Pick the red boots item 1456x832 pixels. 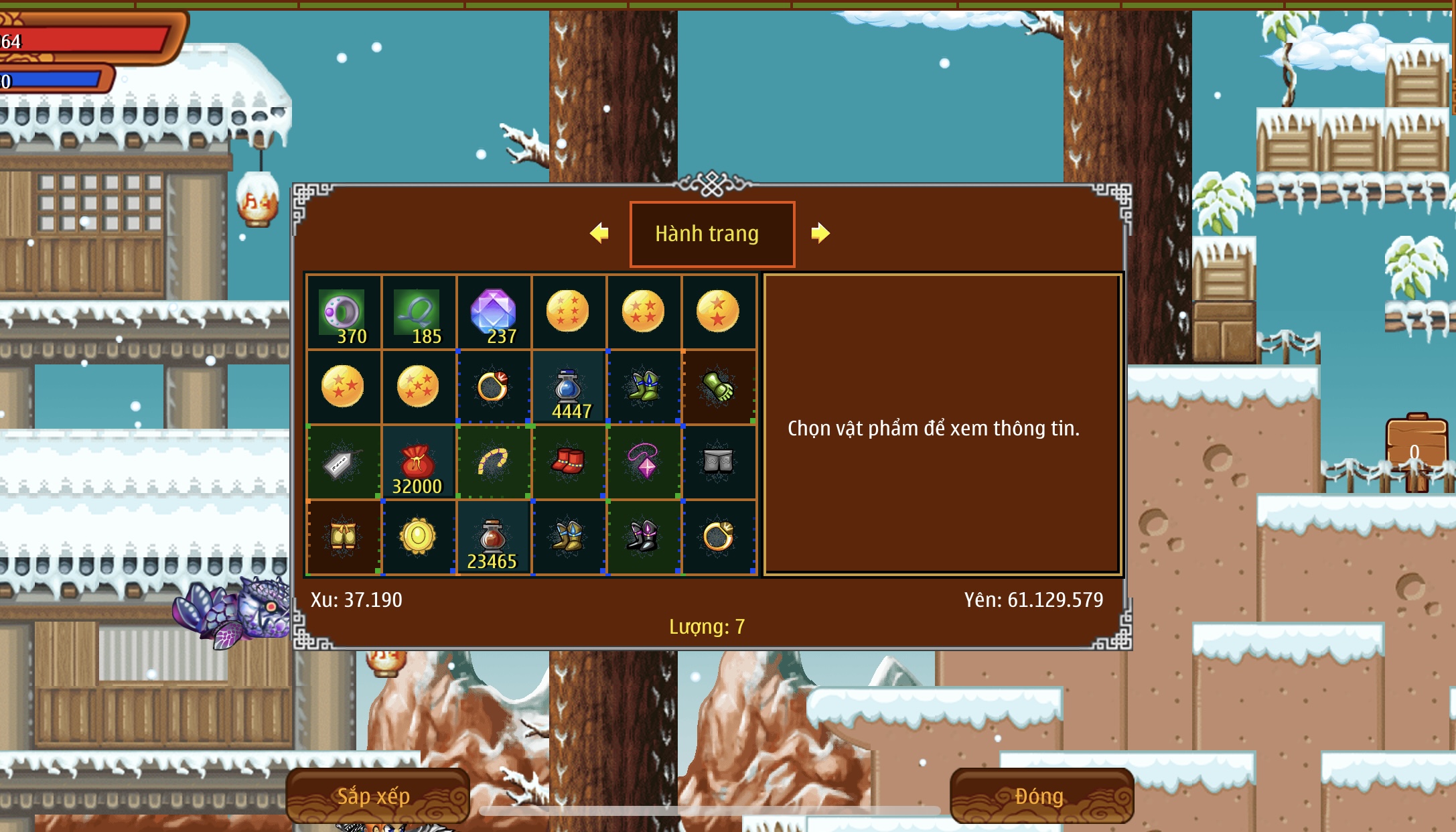569,462
